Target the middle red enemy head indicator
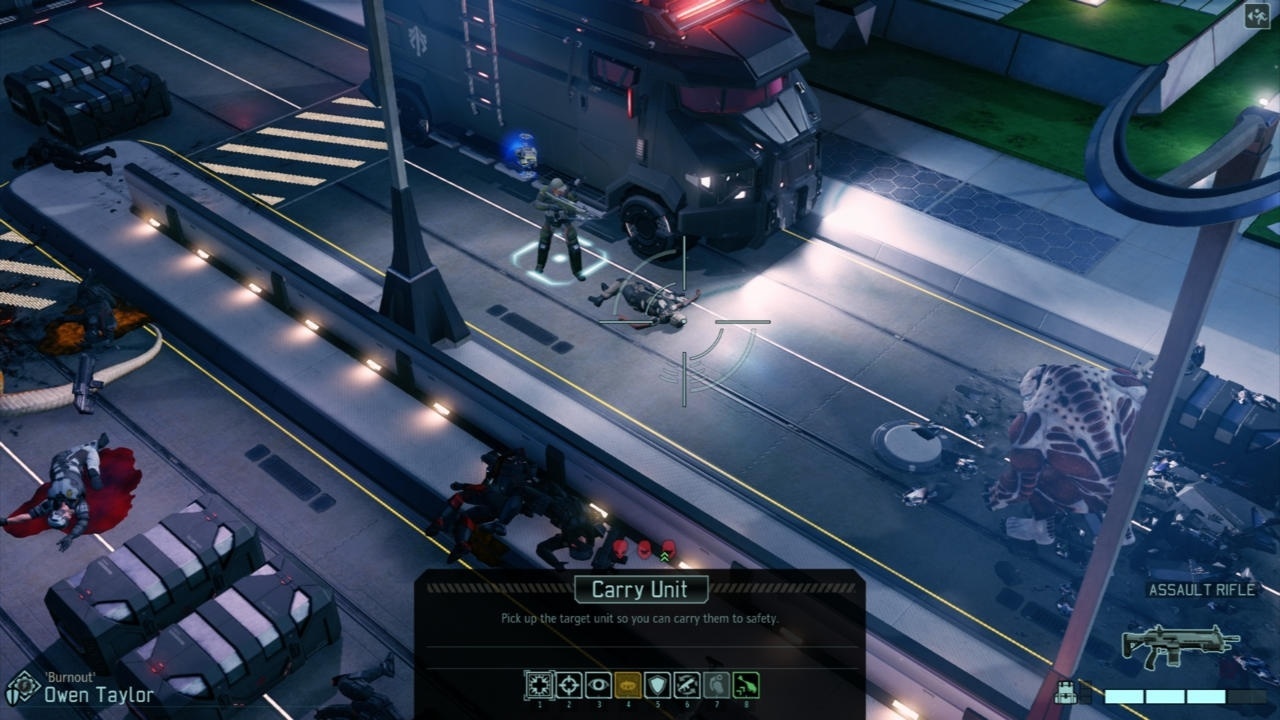The width and height of the screenshot is (1280, 720). pos(644,549)
